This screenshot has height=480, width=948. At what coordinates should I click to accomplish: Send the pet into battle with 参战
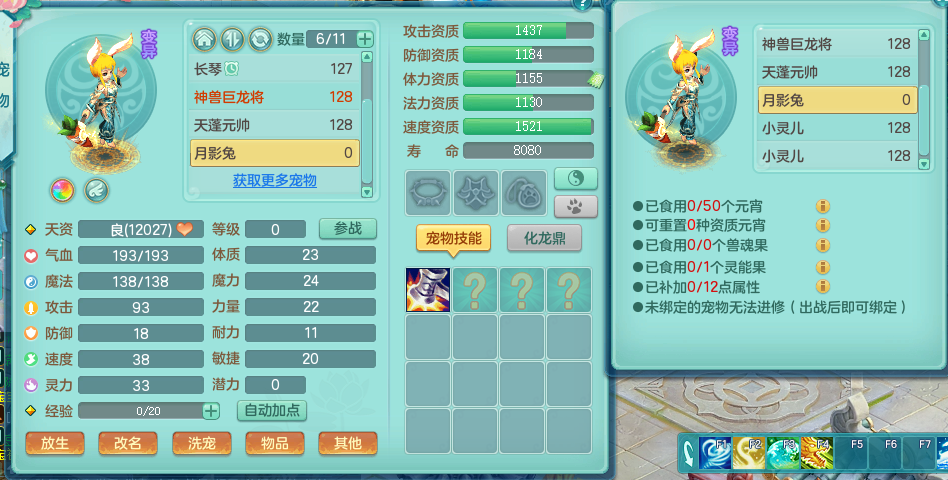pyautogui.click(x=347, y=228)
